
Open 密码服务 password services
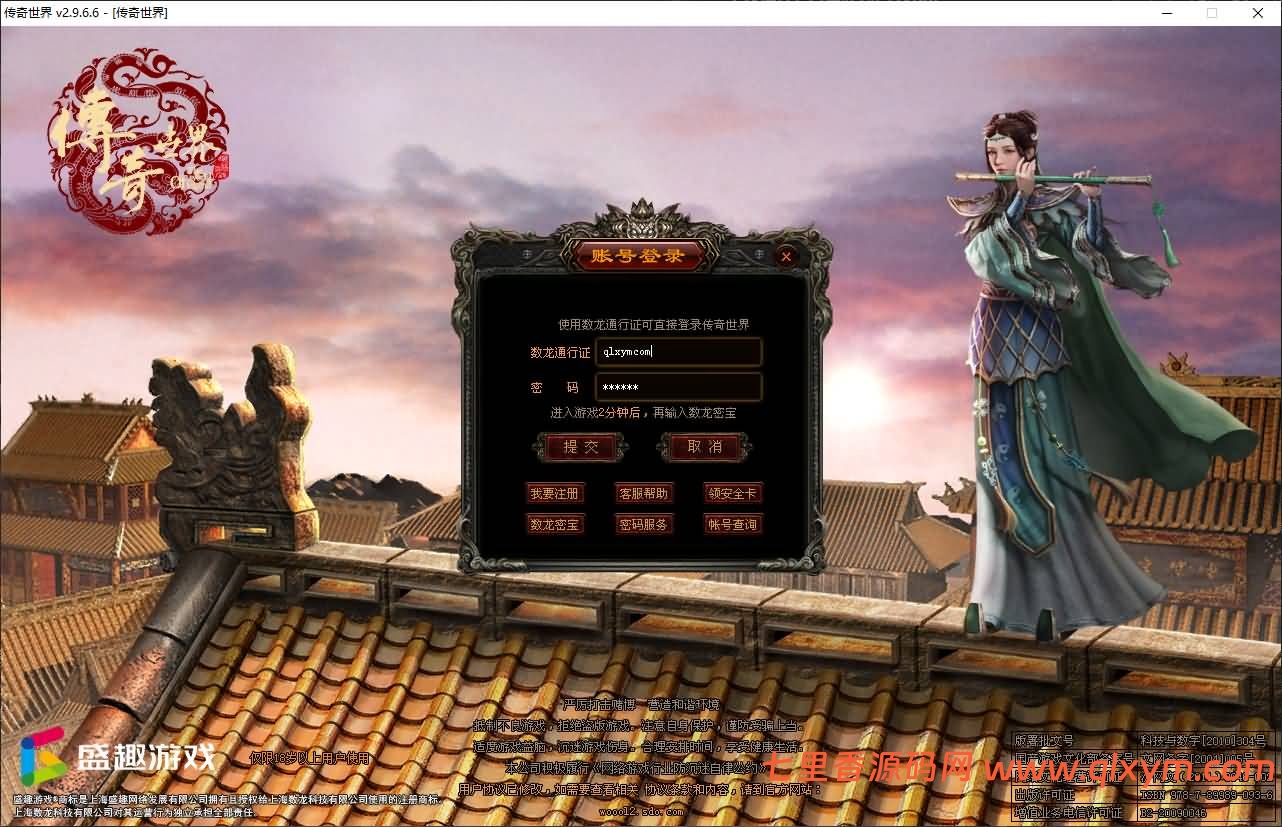click(x=644, y=524)
